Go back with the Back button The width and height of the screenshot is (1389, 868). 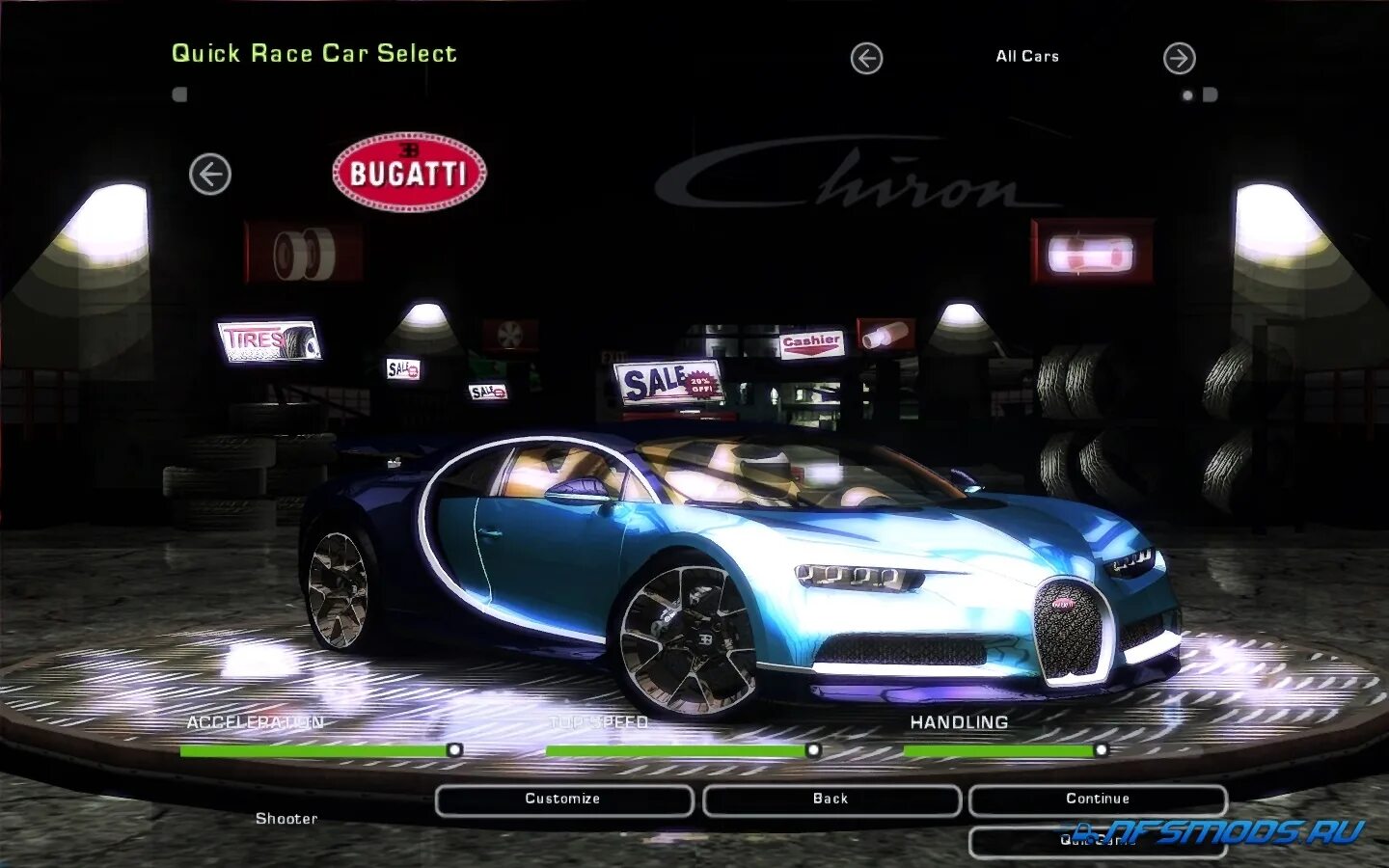point(831,800)
